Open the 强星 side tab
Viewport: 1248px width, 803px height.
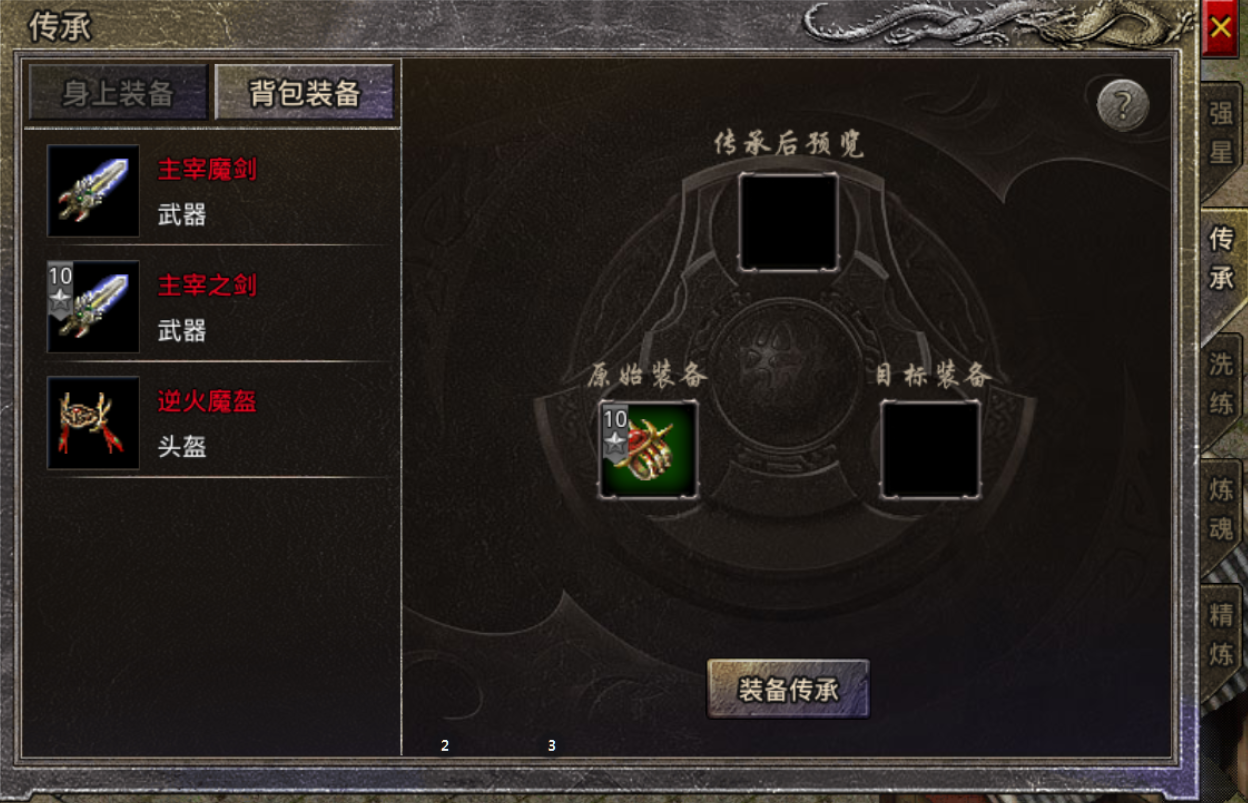click(x=1221, y=133)
